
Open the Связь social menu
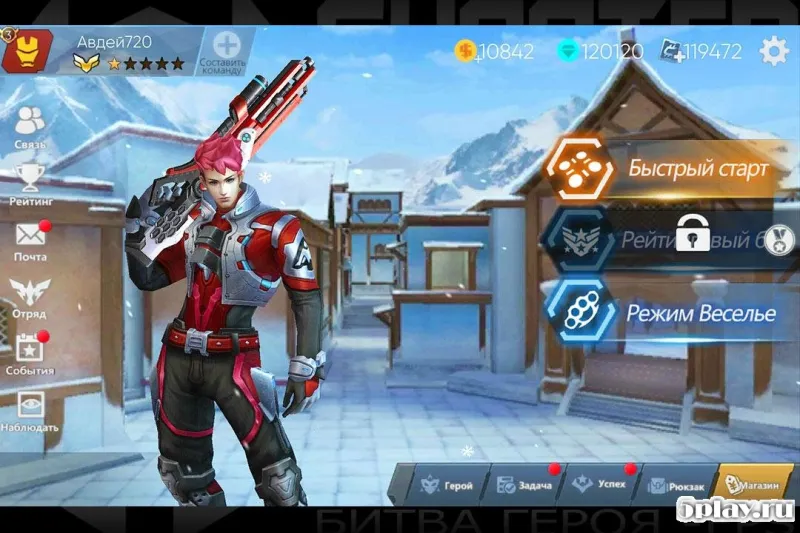(x=31, y=126)
